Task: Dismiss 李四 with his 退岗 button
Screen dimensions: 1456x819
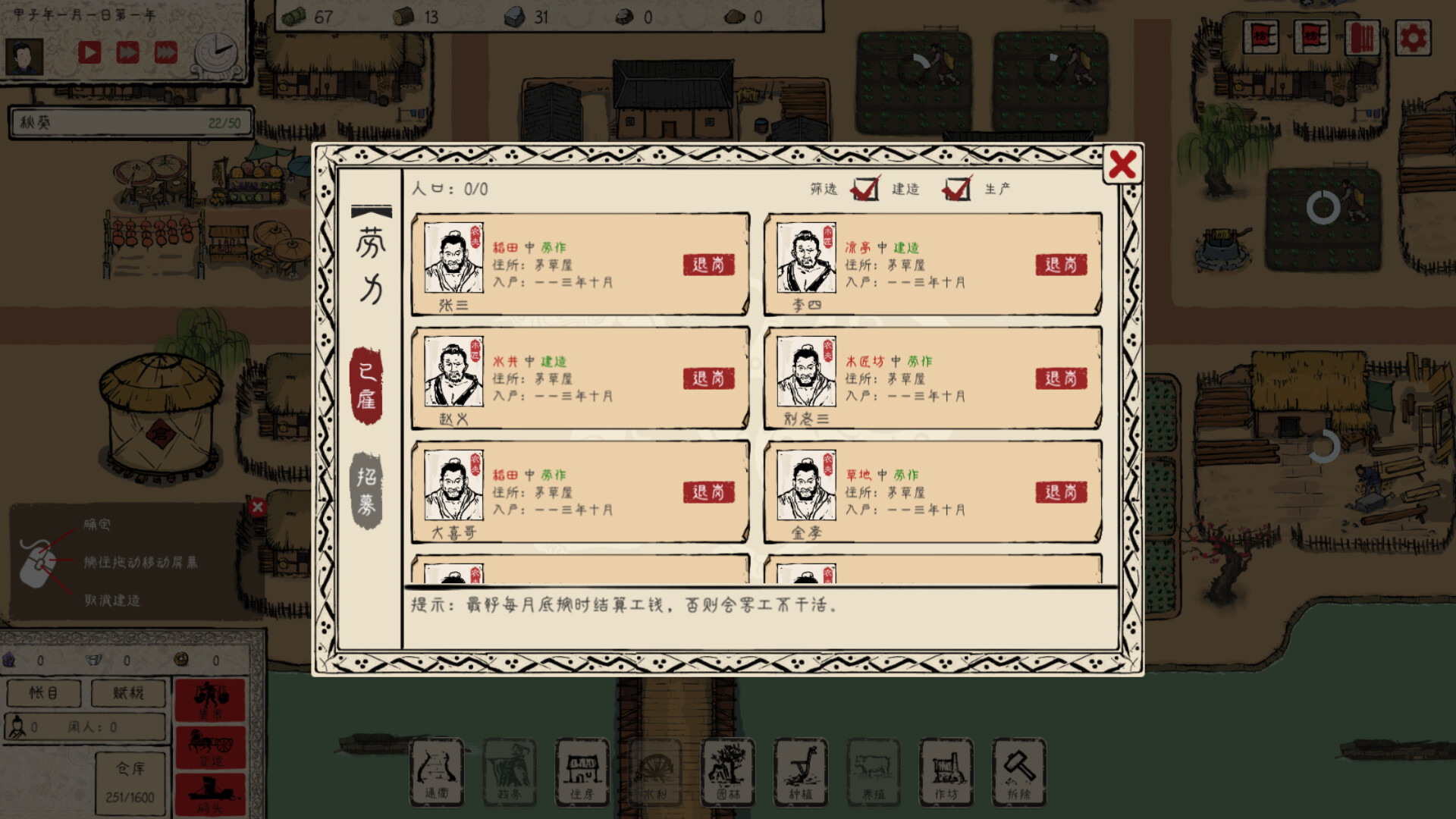Action: pyautogui.click(x=1061, y=265)
